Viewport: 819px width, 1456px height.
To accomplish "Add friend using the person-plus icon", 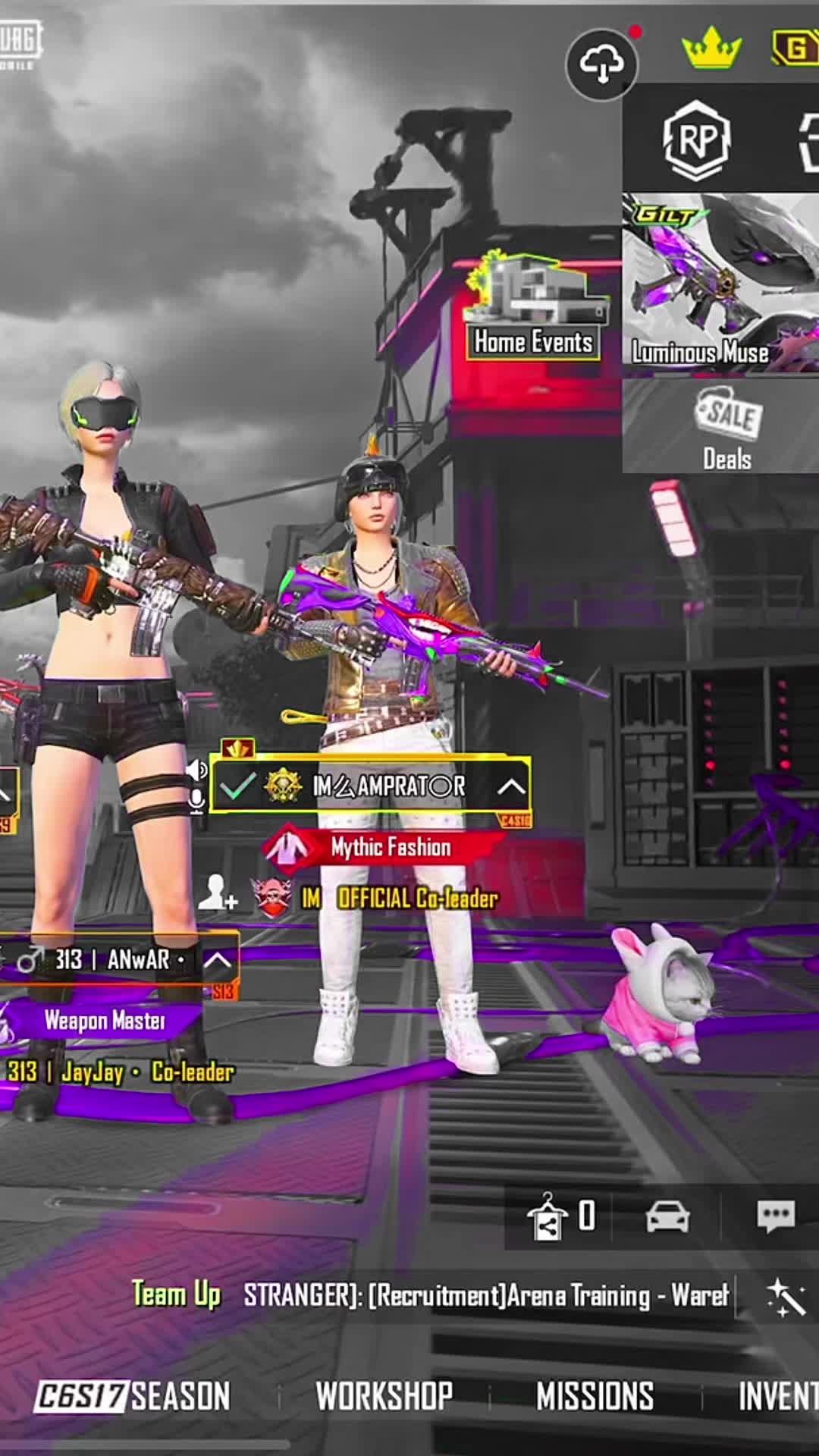I will [218, 893].
